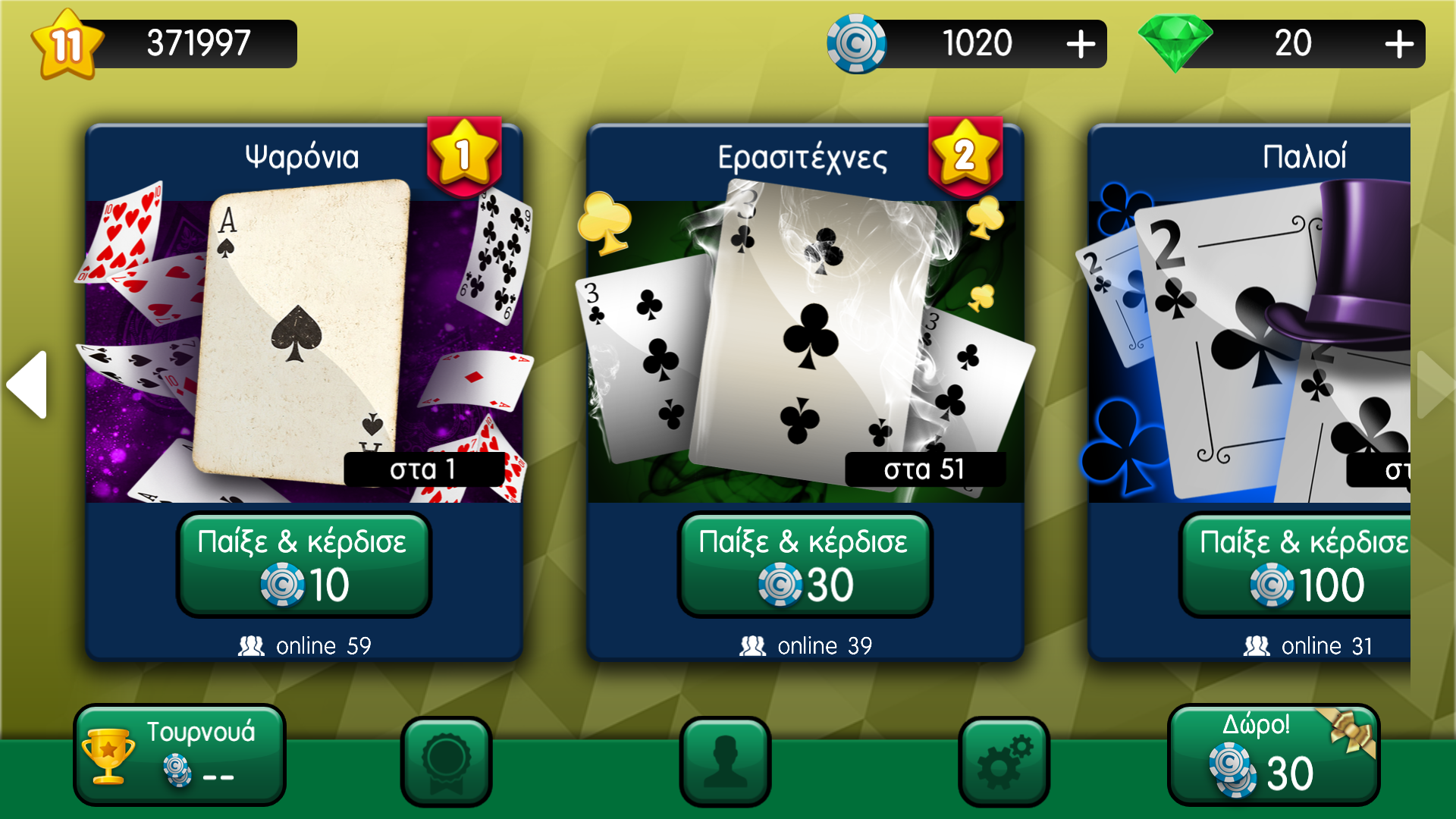Open the chips shop via the chip icon
The height and width of the screenshot is (819, 1456).
(856, 43)
